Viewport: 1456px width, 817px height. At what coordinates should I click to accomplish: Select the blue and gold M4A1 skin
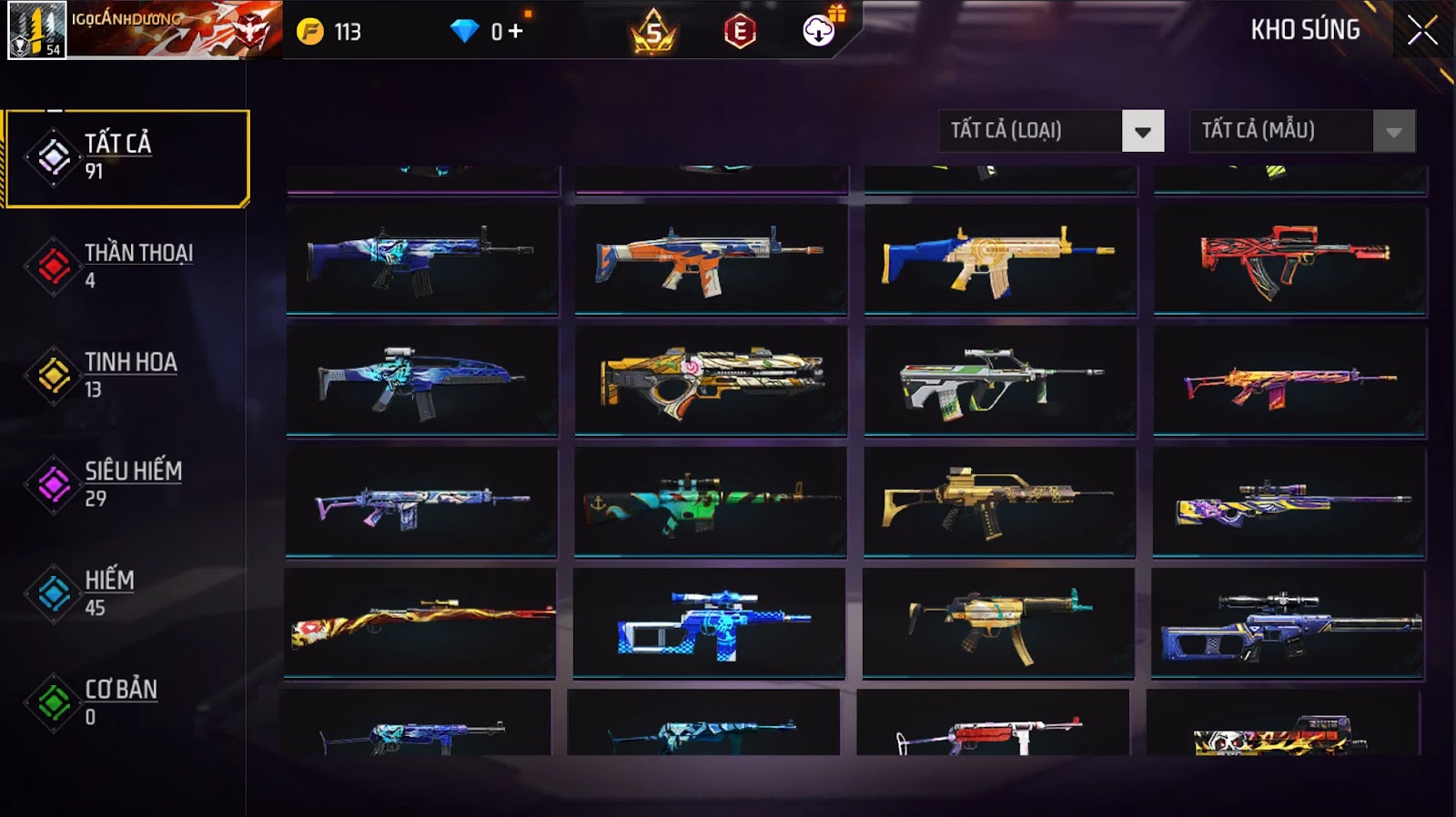(x=1000, y=259)
